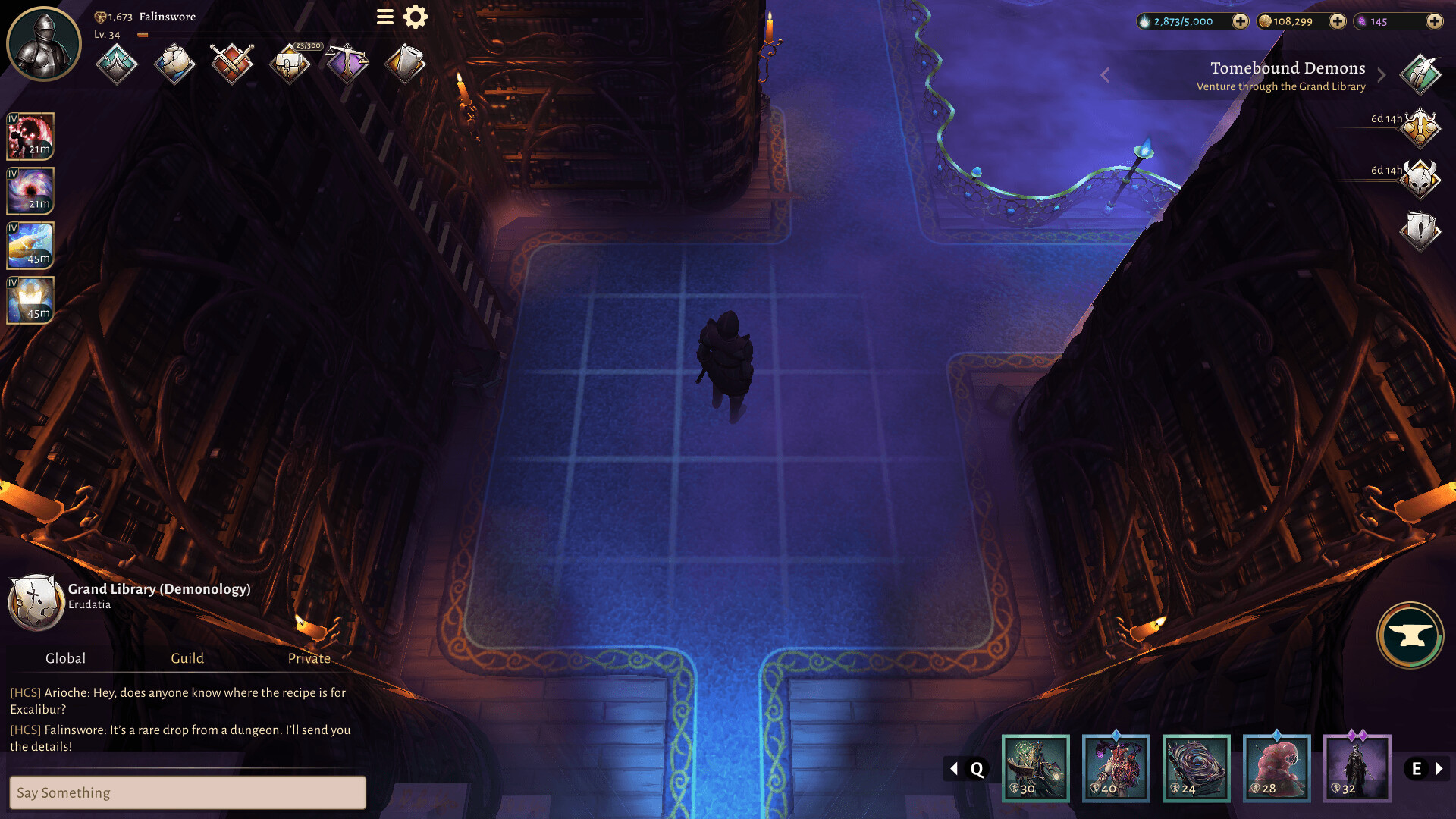The image size is (1456, 819).
Task: Focus the Say Something chat box
Action: coord(187,792)
